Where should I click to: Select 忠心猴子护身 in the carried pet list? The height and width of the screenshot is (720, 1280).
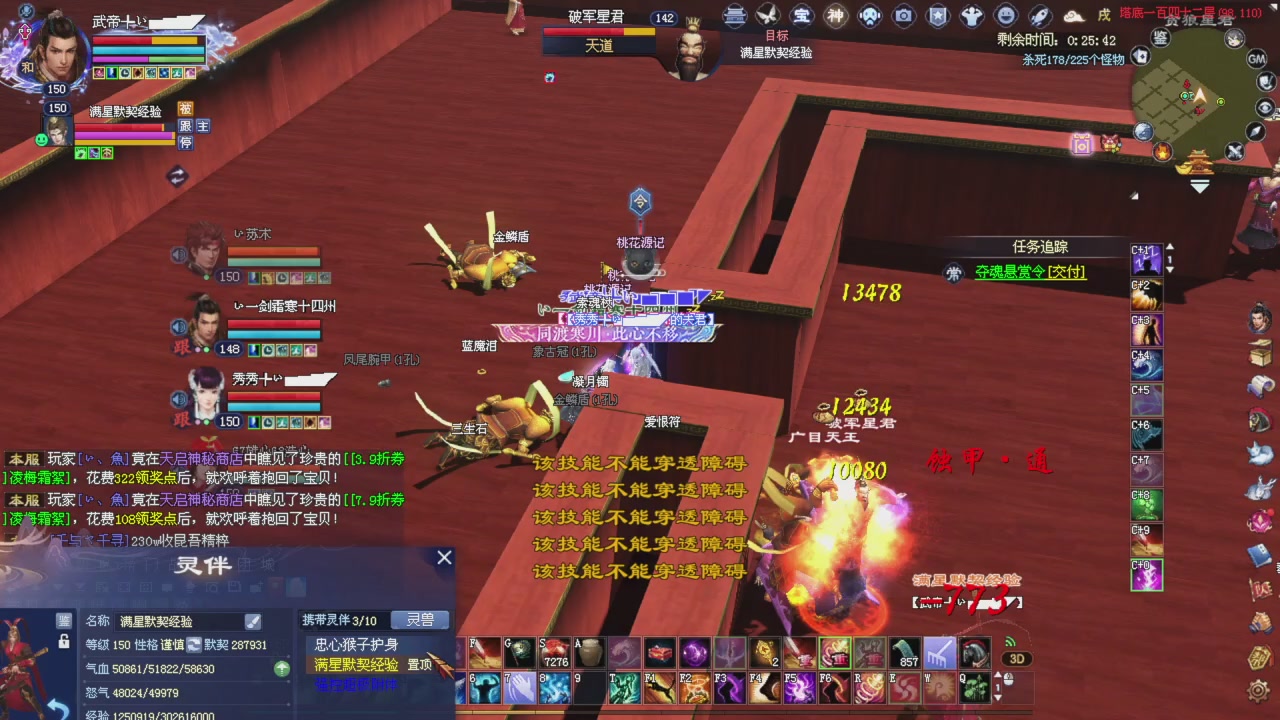(x=357, y=642)
